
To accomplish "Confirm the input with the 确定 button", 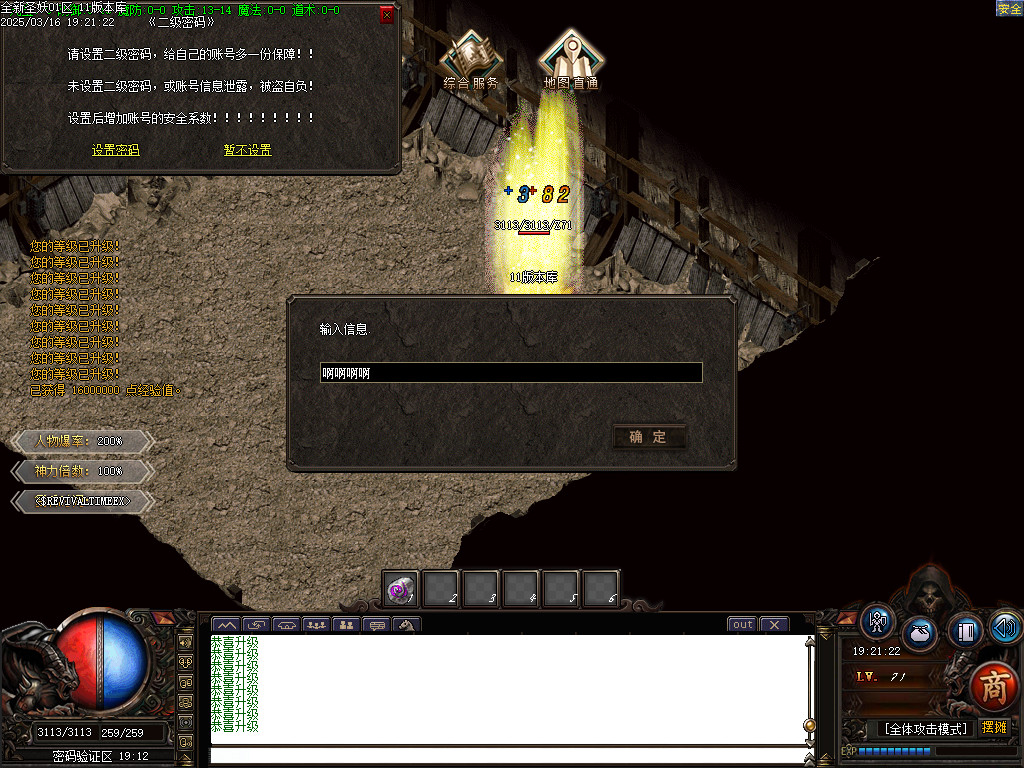I will tap(648, 436).
